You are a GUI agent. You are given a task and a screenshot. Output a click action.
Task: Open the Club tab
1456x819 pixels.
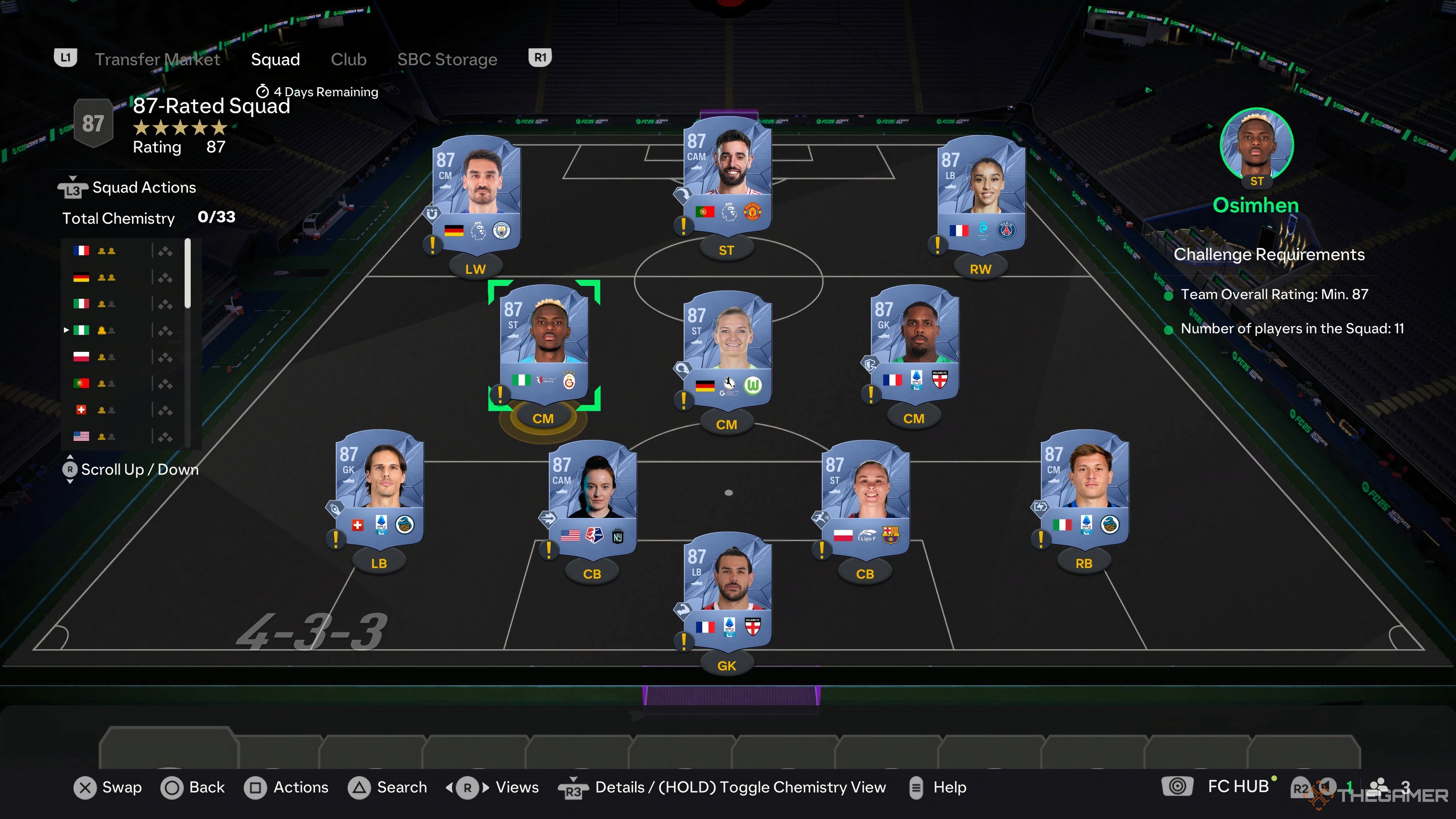tap(348, 60)
